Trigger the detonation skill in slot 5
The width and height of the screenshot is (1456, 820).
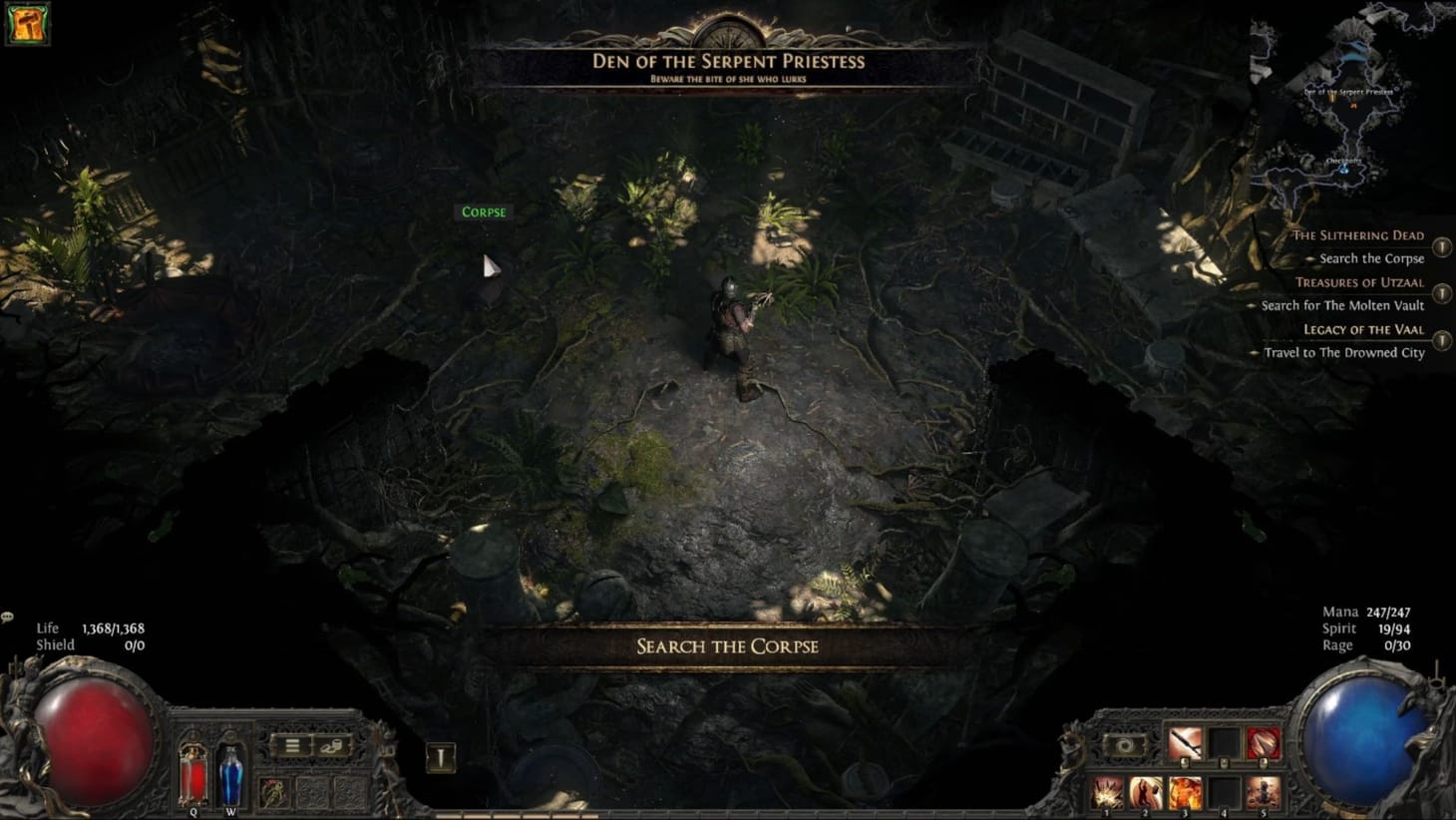[x=1263, y=793]
